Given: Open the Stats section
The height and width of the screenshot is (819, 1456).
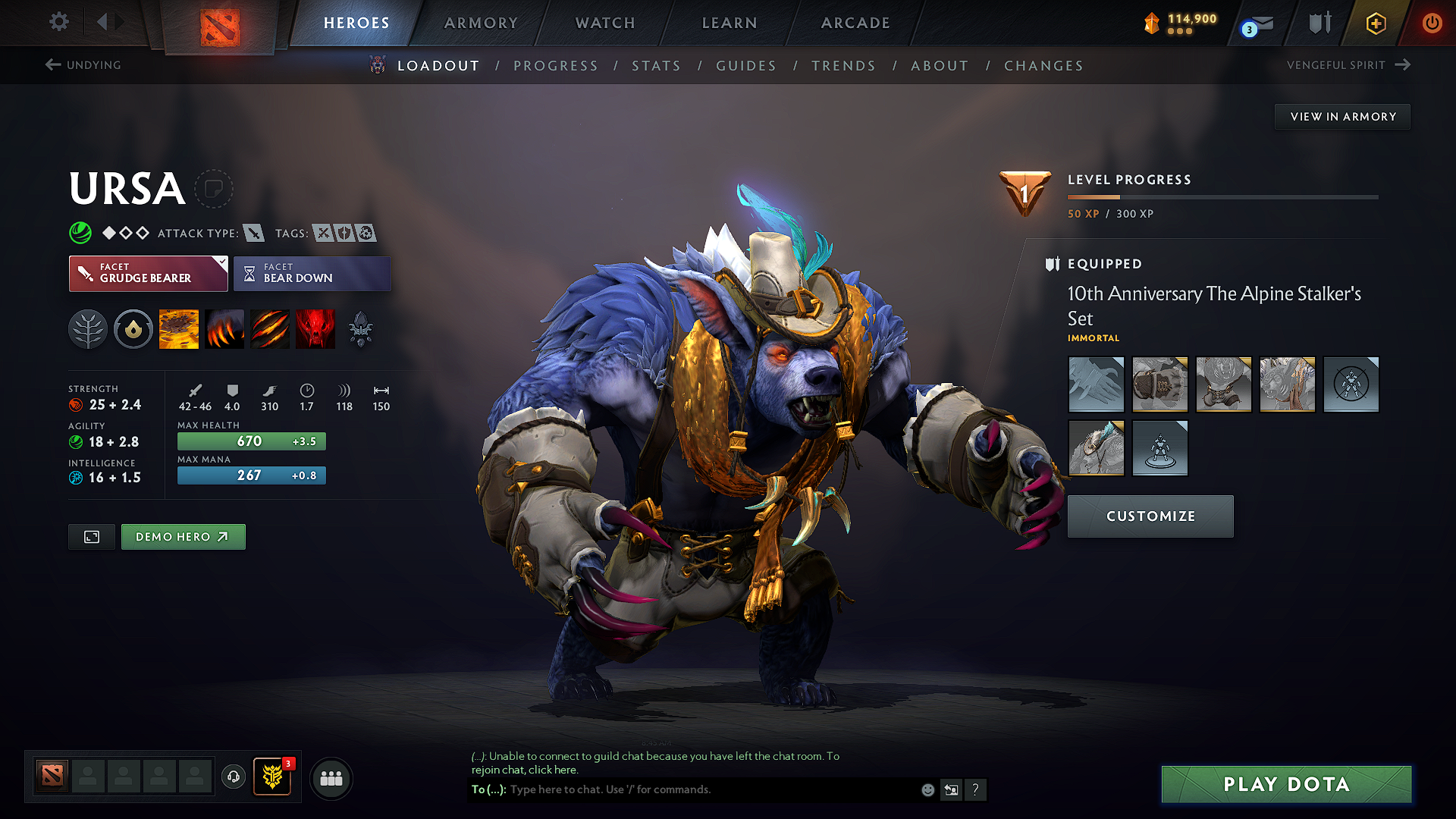Looking at the screenshot, I should tap(656, 66).
